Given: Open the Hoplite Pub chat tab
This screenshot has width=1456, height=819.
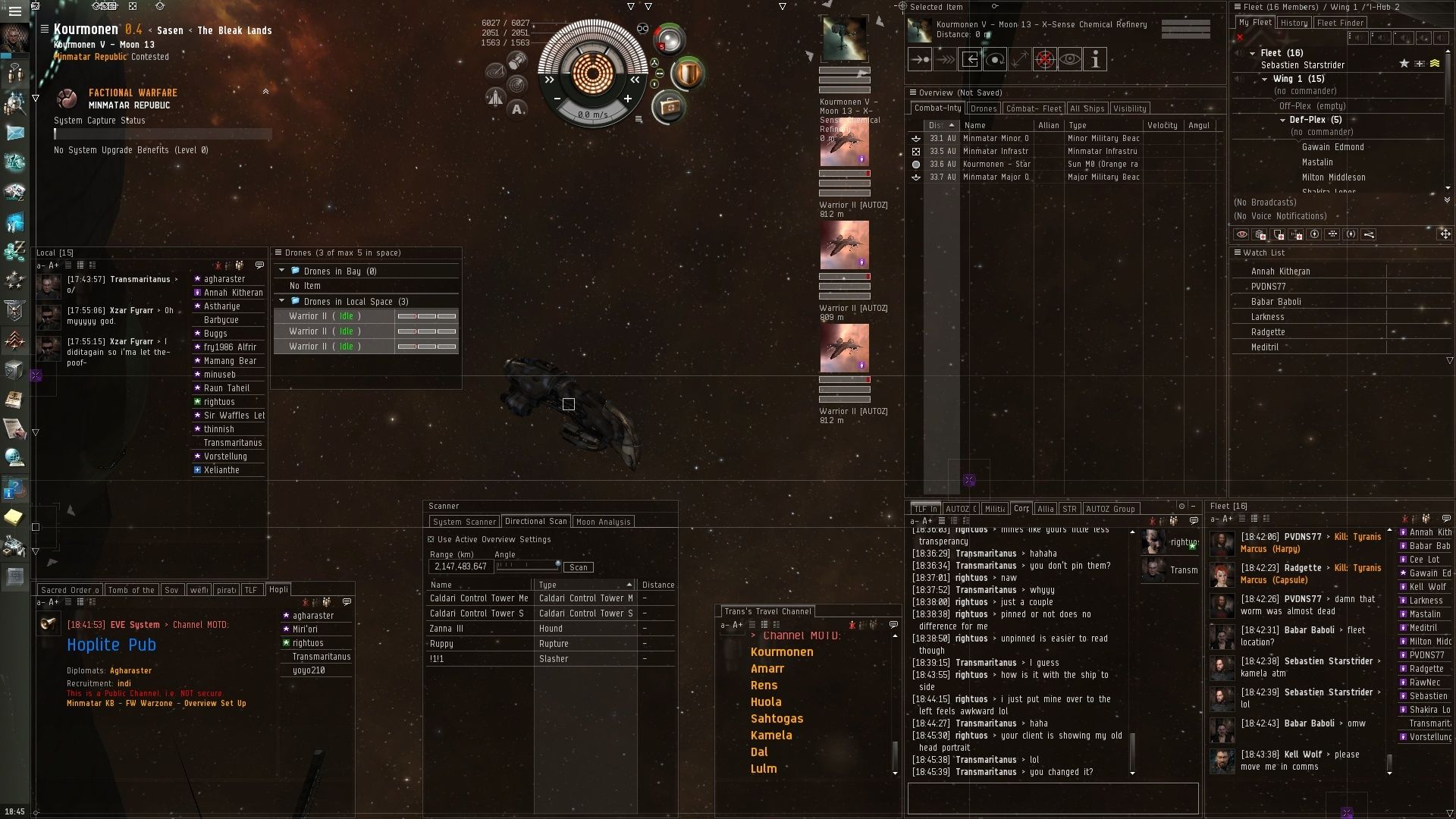Looking at the screenshot, I should tap(278, 590).
